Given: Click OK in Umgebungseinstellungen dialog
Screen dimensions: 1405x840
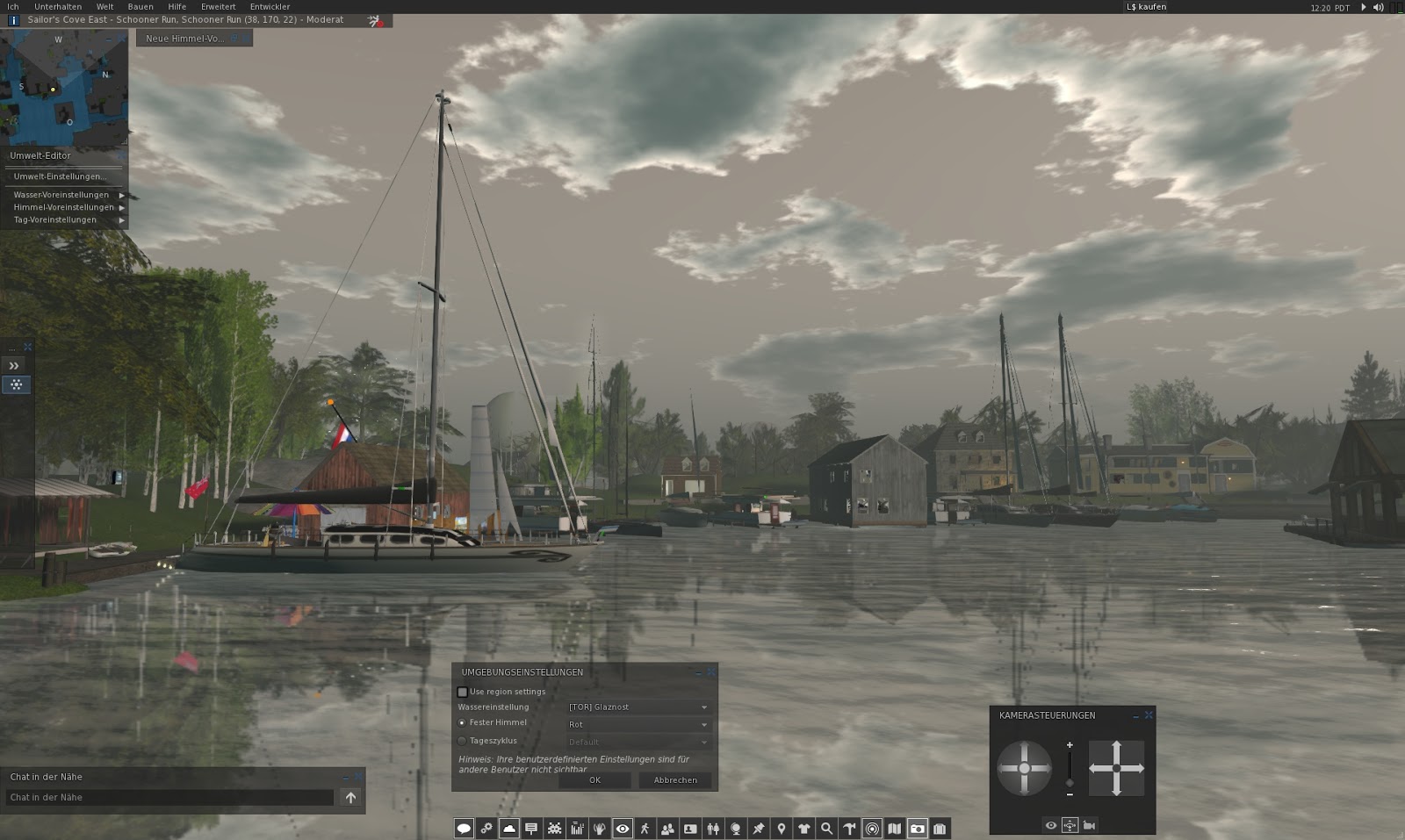Looking at the screenshot, I should (595, 779).
